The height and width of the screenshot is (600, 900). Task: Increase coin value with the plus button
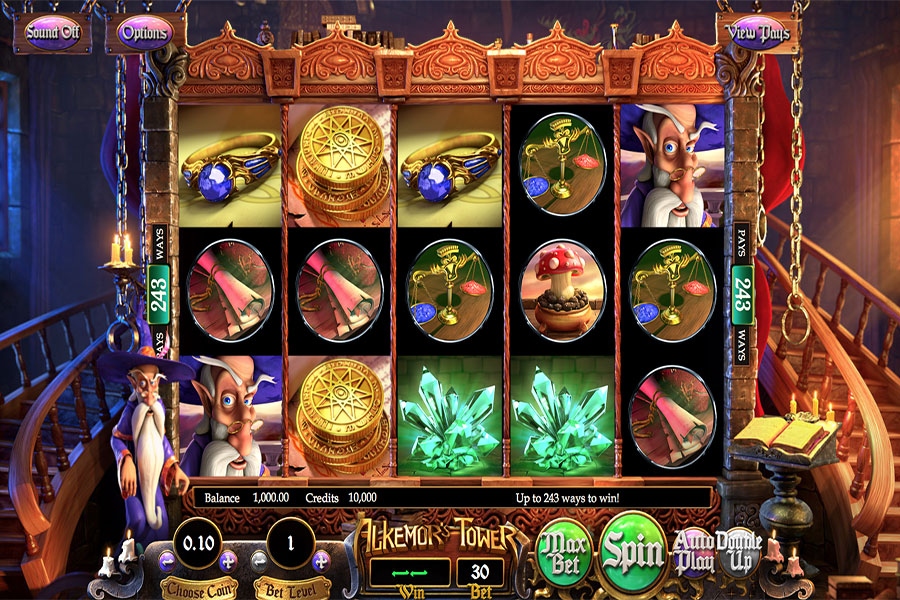pyautogui.click(x=227, y=560)
